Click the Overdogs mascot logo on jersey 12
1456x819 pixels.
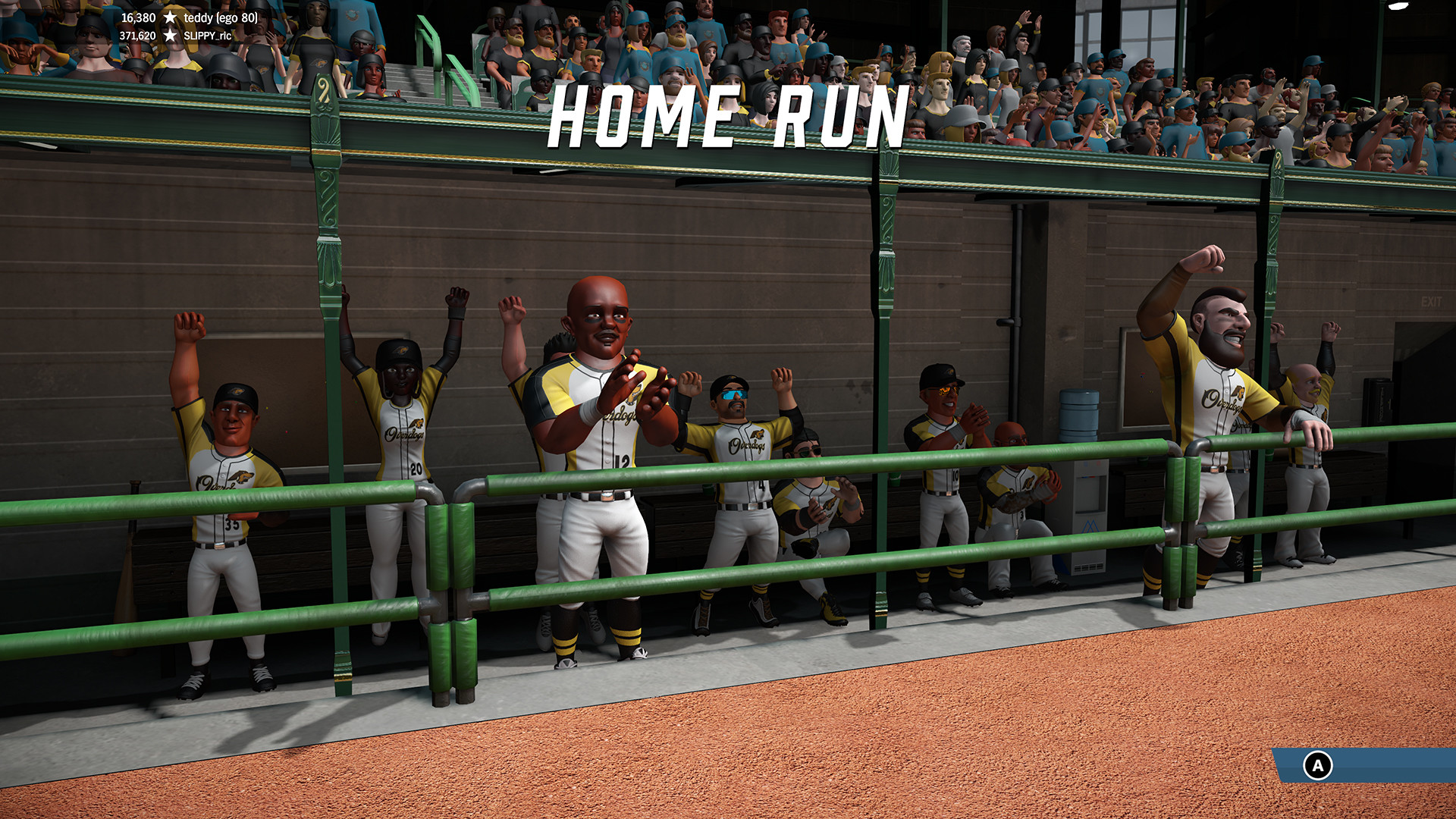[637, 396]
